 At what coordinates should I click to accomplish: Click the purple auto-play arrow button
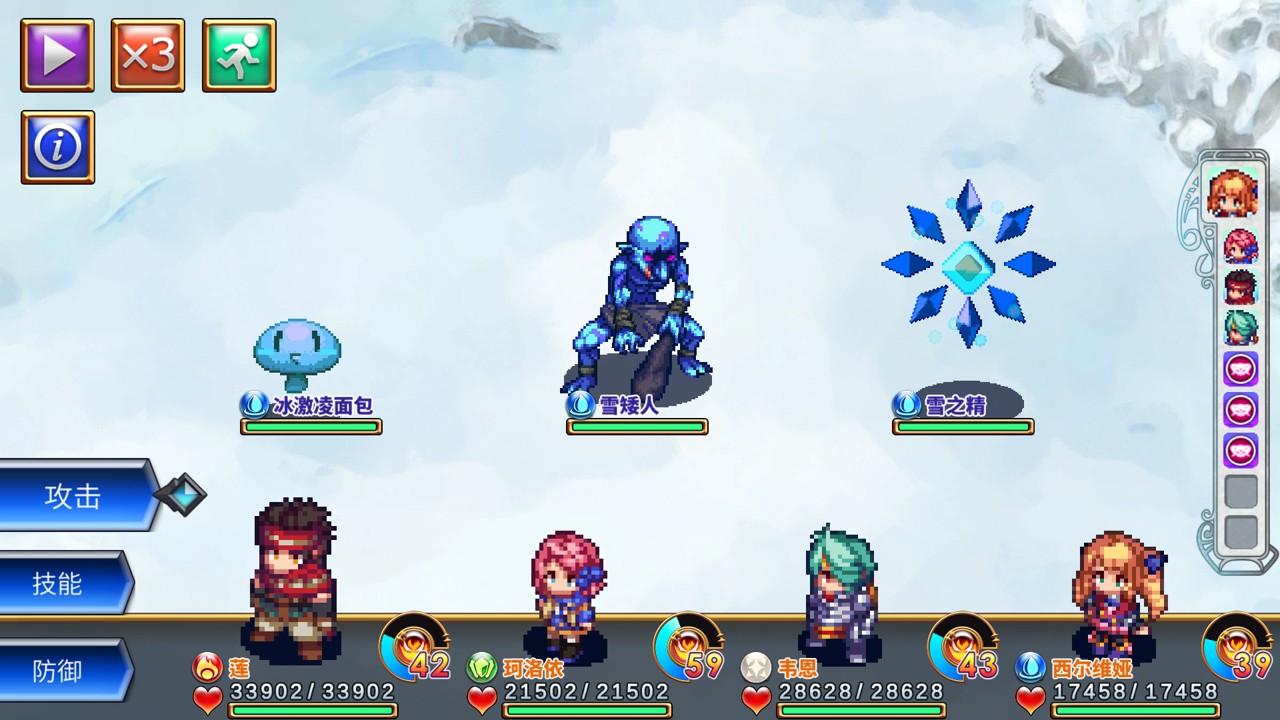(x=58, y=56)
